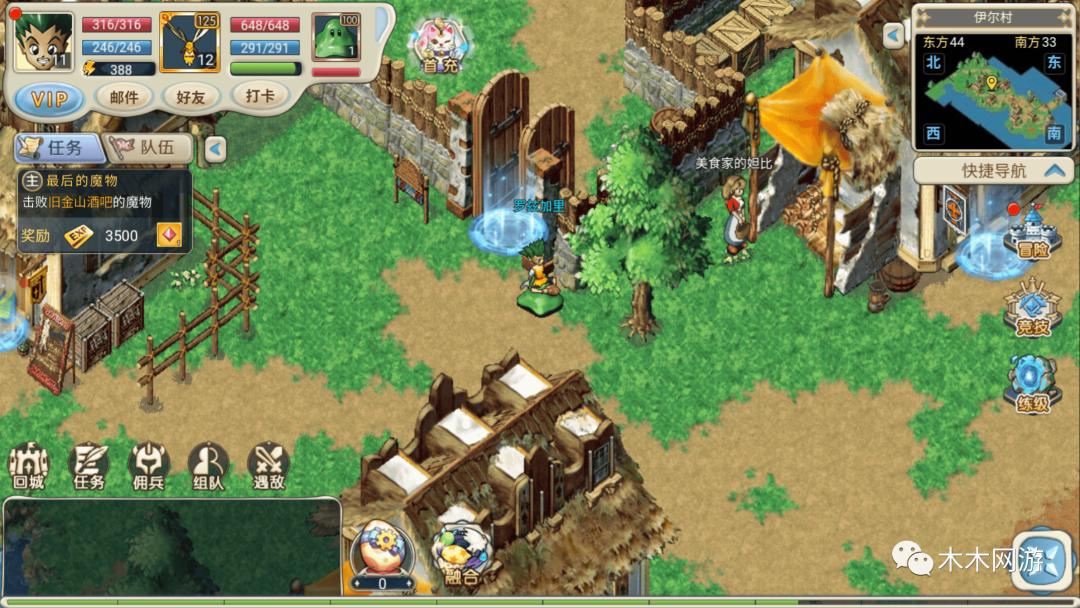Expand the 快捷导航 quick navigation
Viewport: 1080px width, 608px height.
[994, 170]
